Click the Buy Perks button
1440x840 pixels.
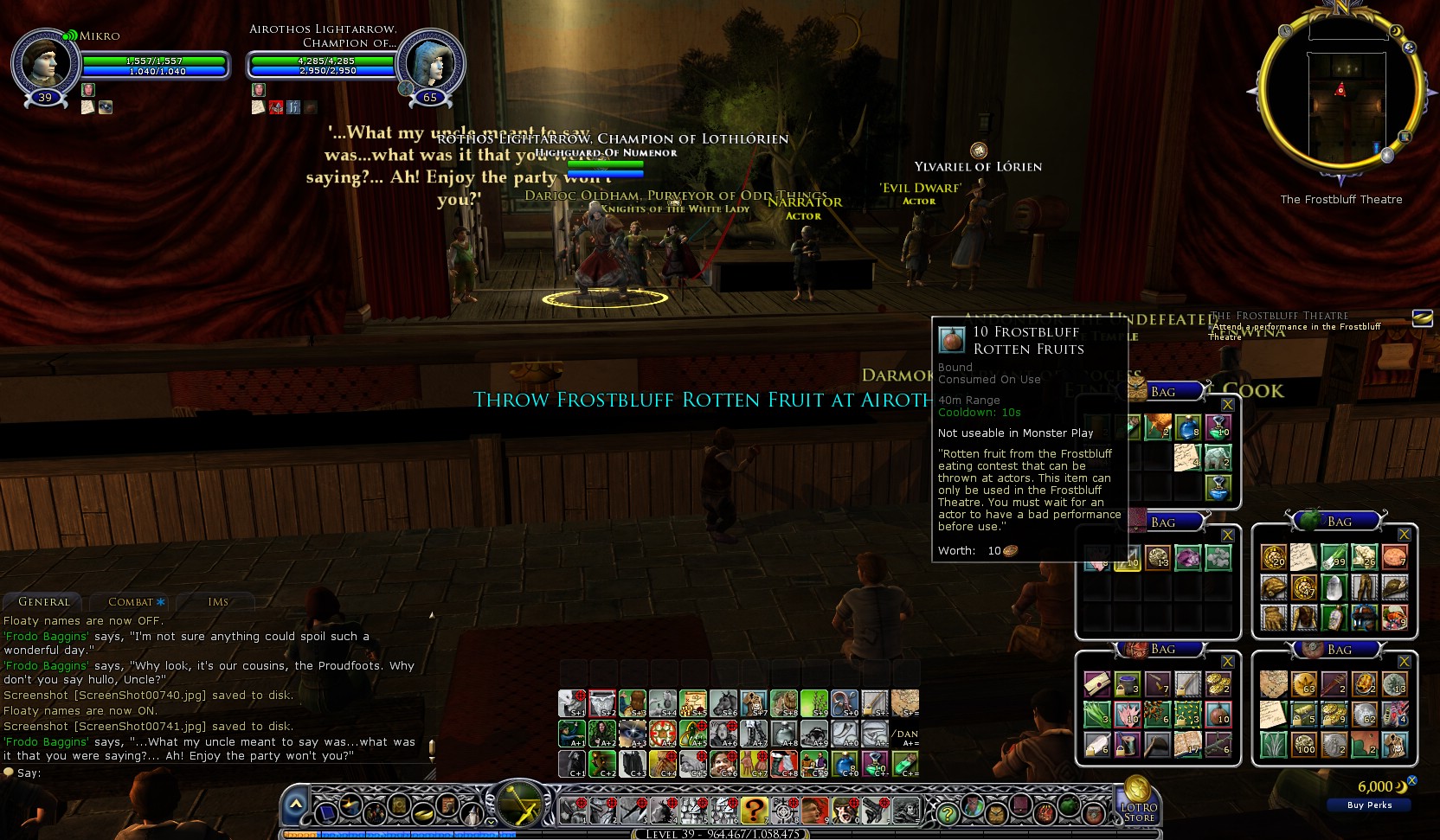coord(1368,805)
